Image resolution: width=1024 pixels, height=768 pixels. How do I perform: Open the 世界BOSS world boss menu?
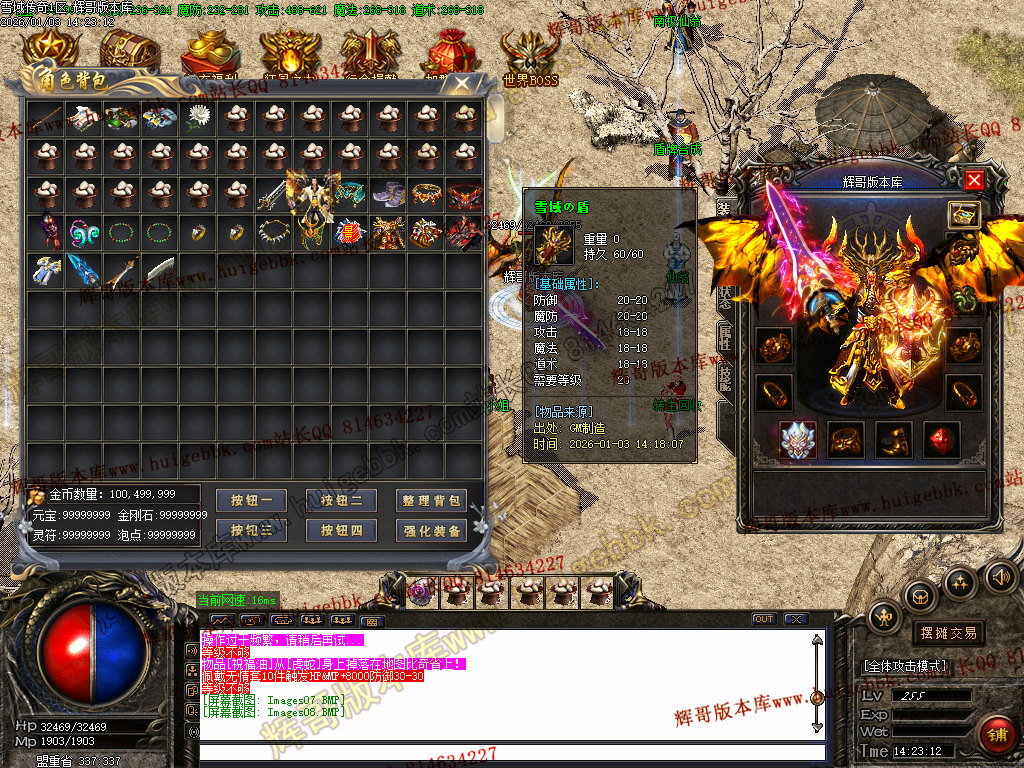point(530,57)
